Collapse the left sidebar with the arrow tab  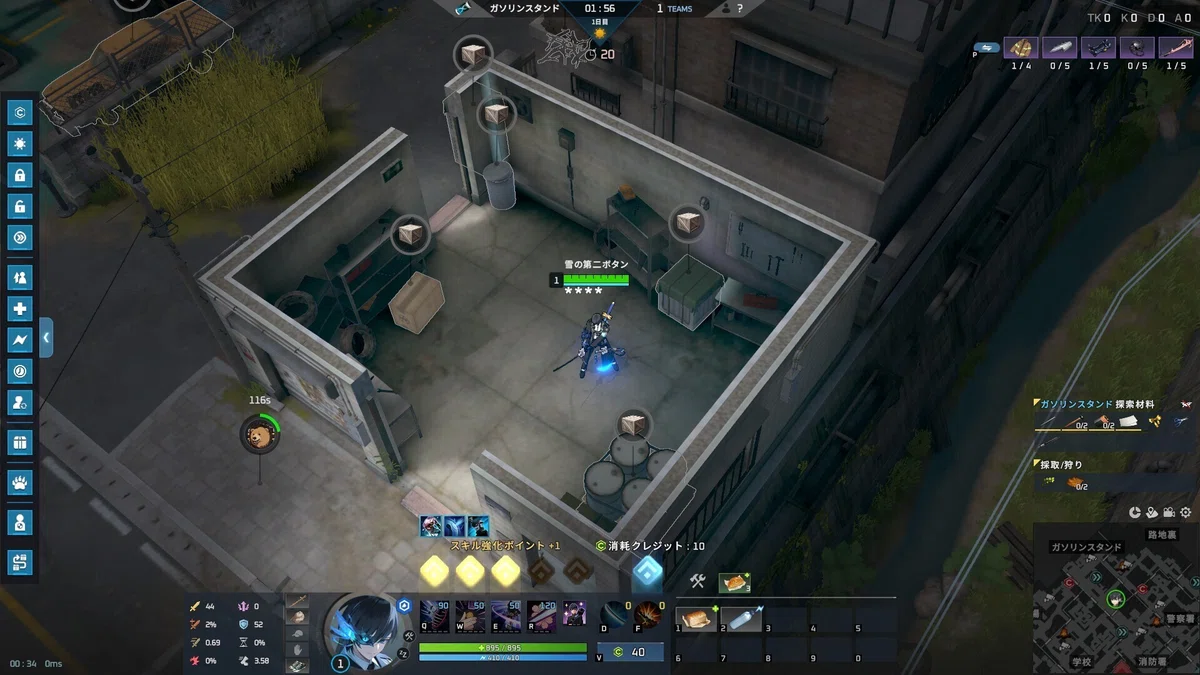pos(46,338)
